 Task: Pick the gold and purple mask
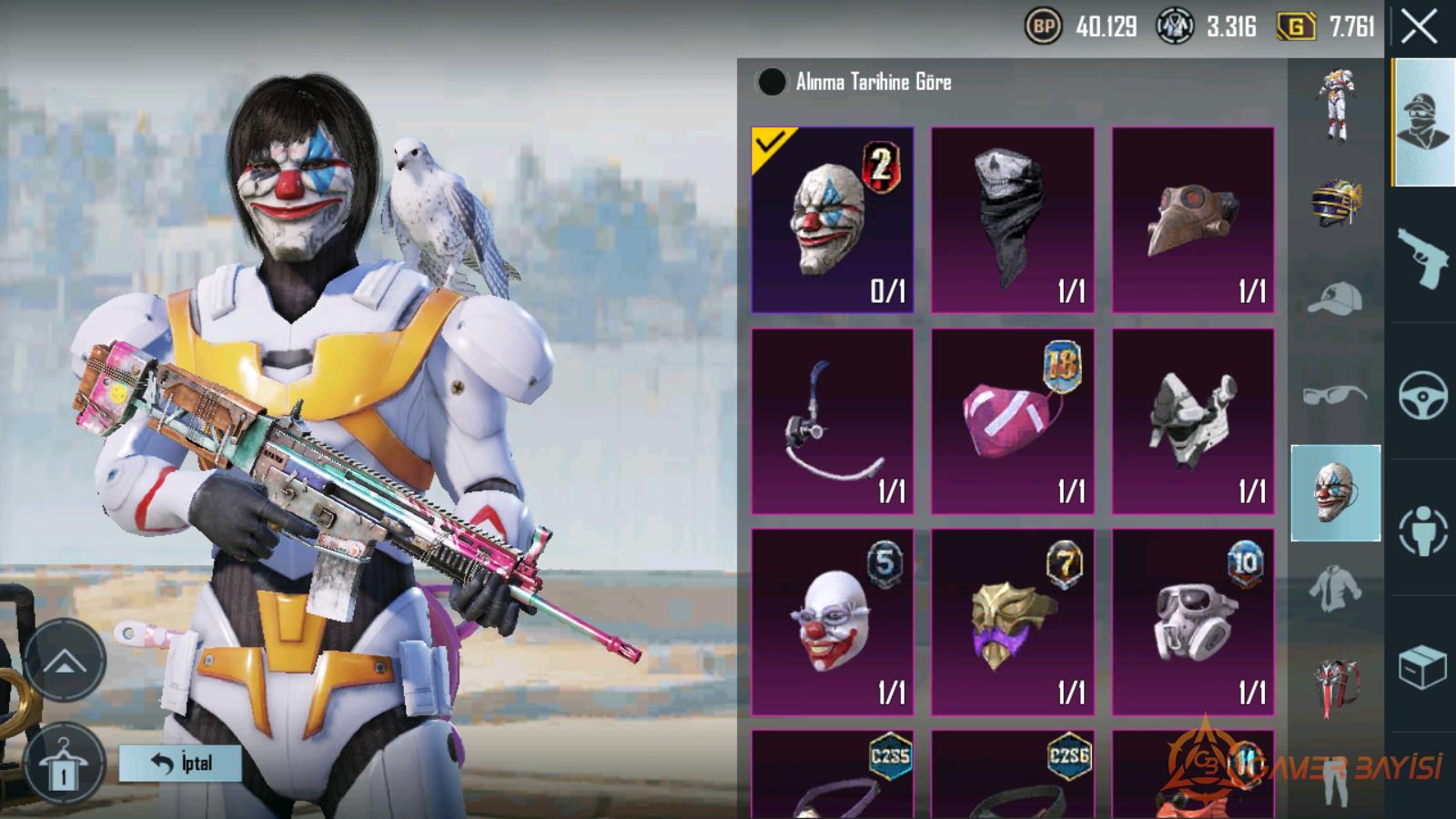[x=1012, y=622]
